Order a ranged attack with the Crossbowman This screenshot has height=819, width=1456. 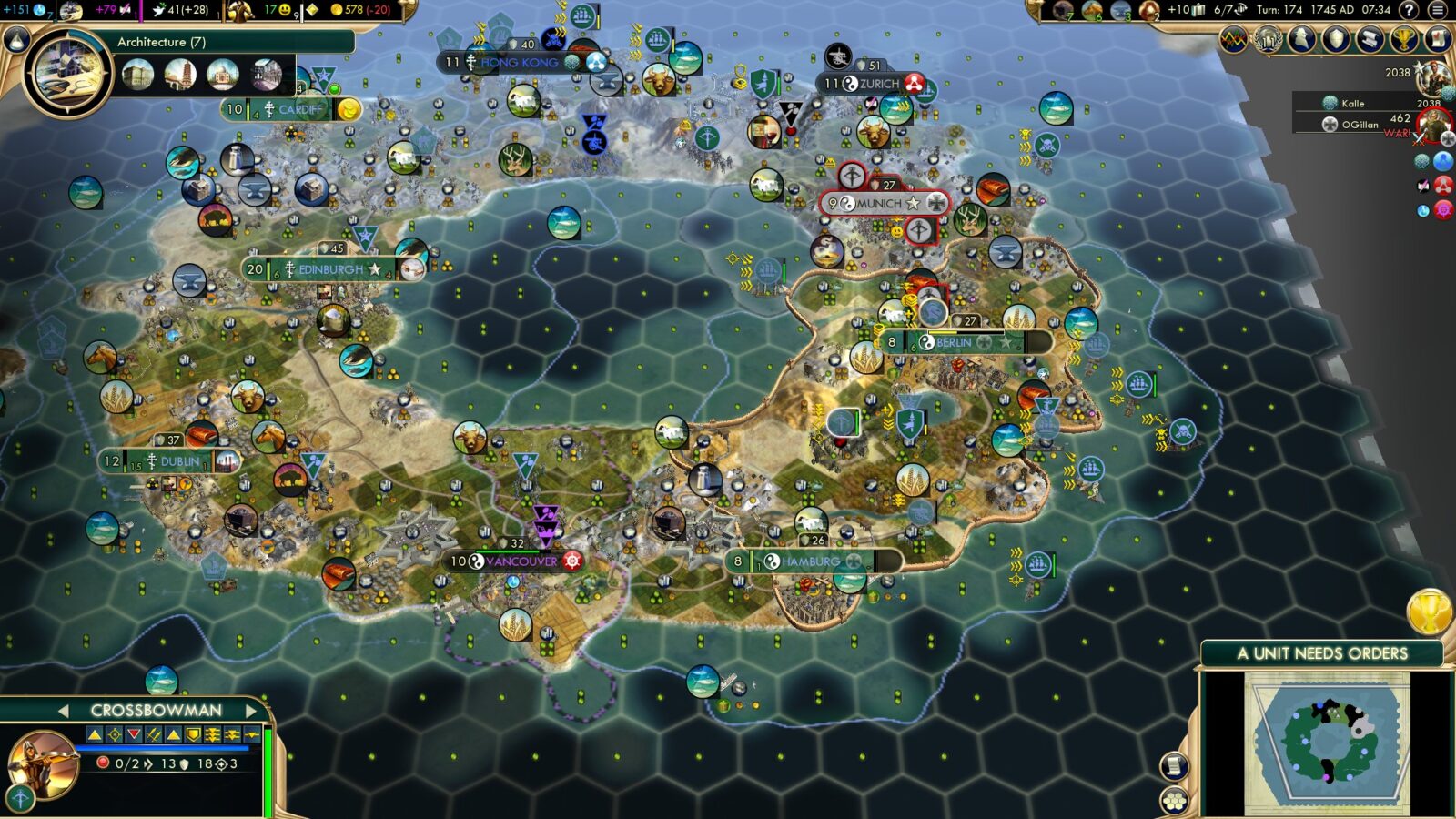click(114, 734)
